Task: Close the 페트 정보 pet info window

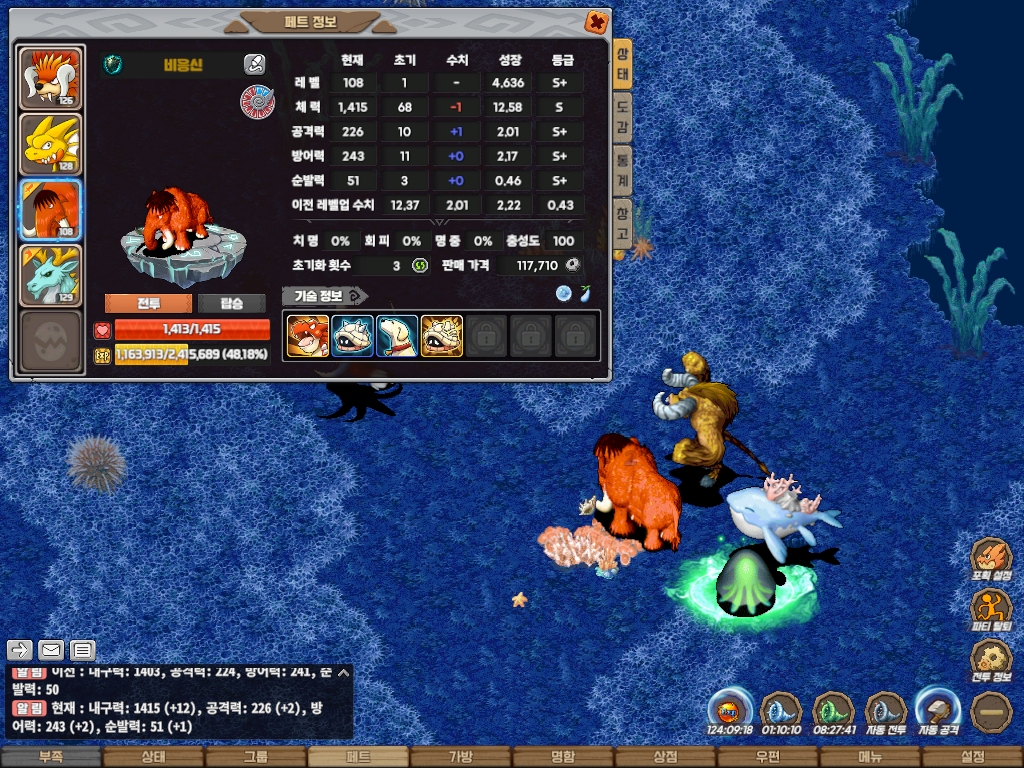Action: pyautogui.click(x=596, y=21)
